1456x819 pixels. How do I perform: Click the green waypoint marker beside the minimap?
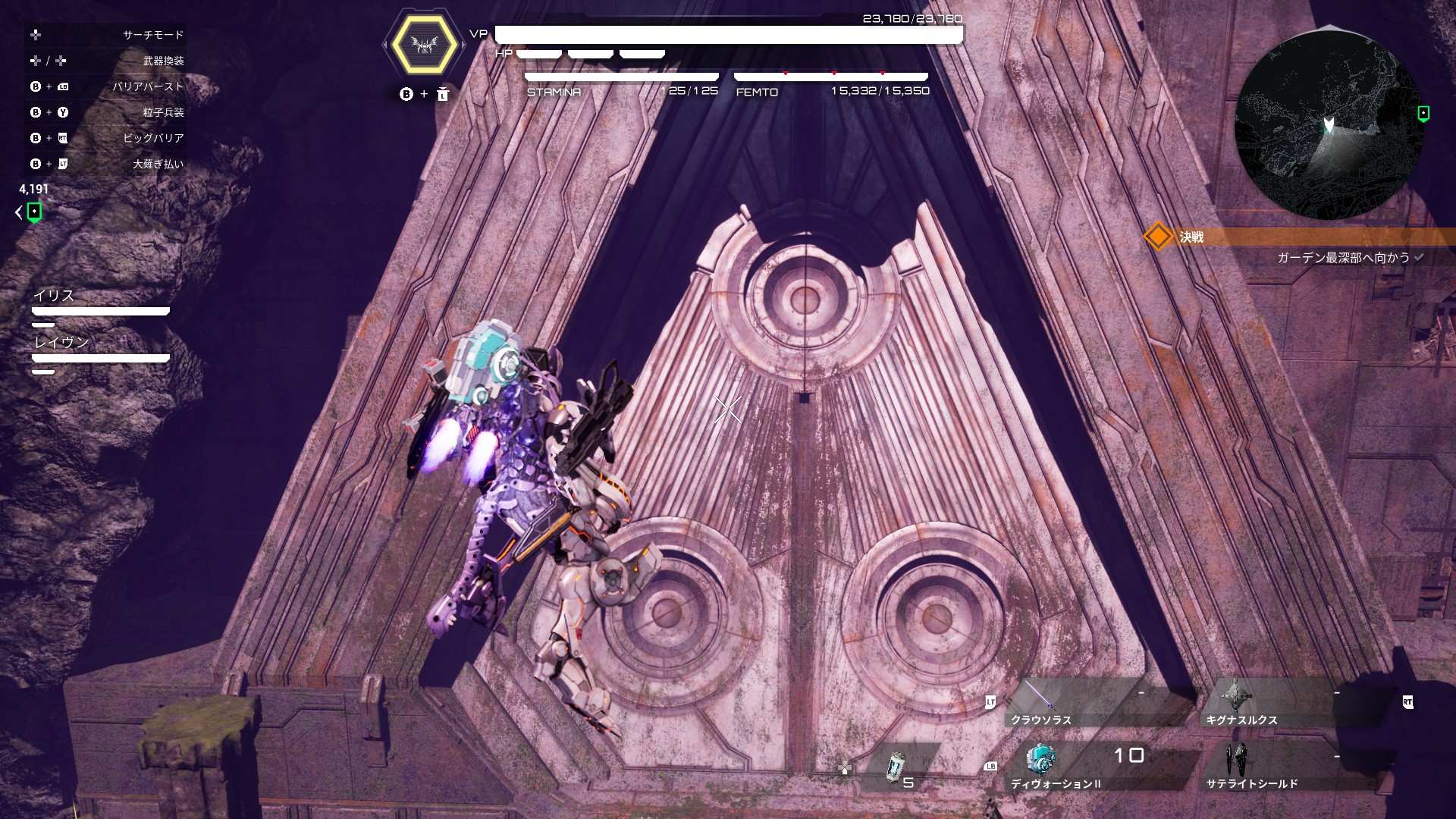point(1423,114)
